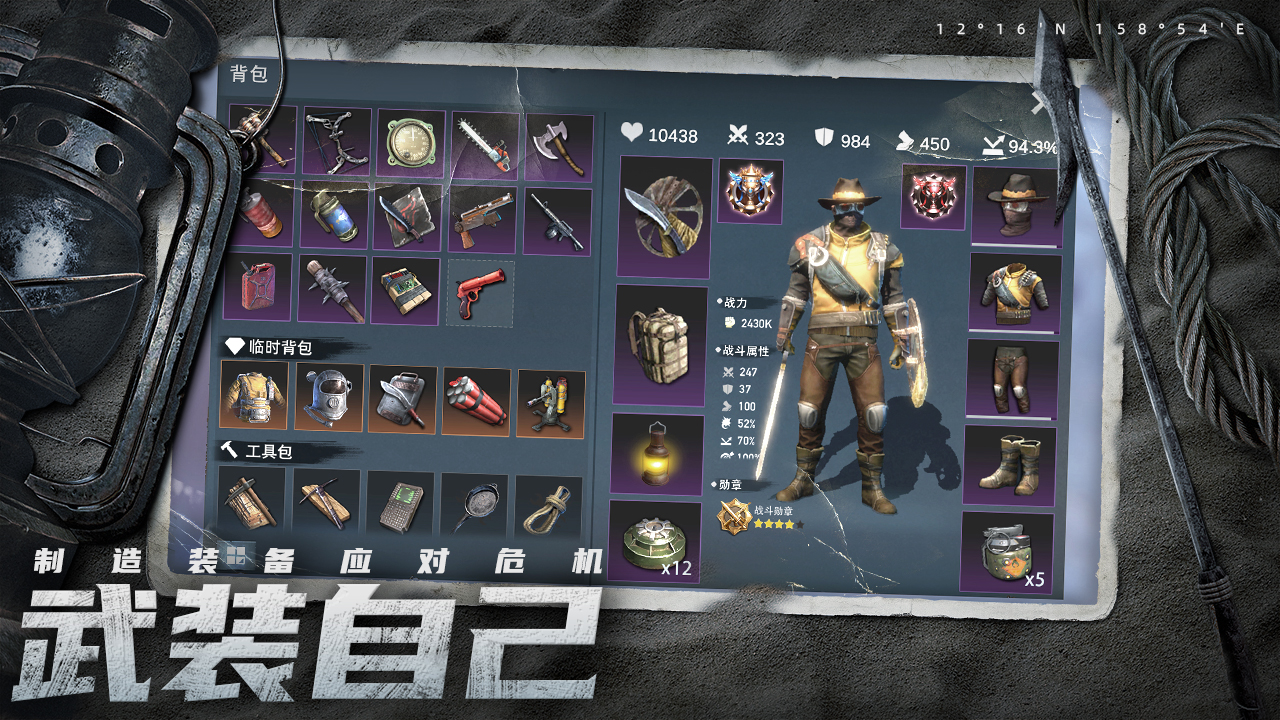Image resolution: width=1280 pixels, height=720 pixels.
Task: Select the turret with yellow tanks
Action: pos(550,404)
